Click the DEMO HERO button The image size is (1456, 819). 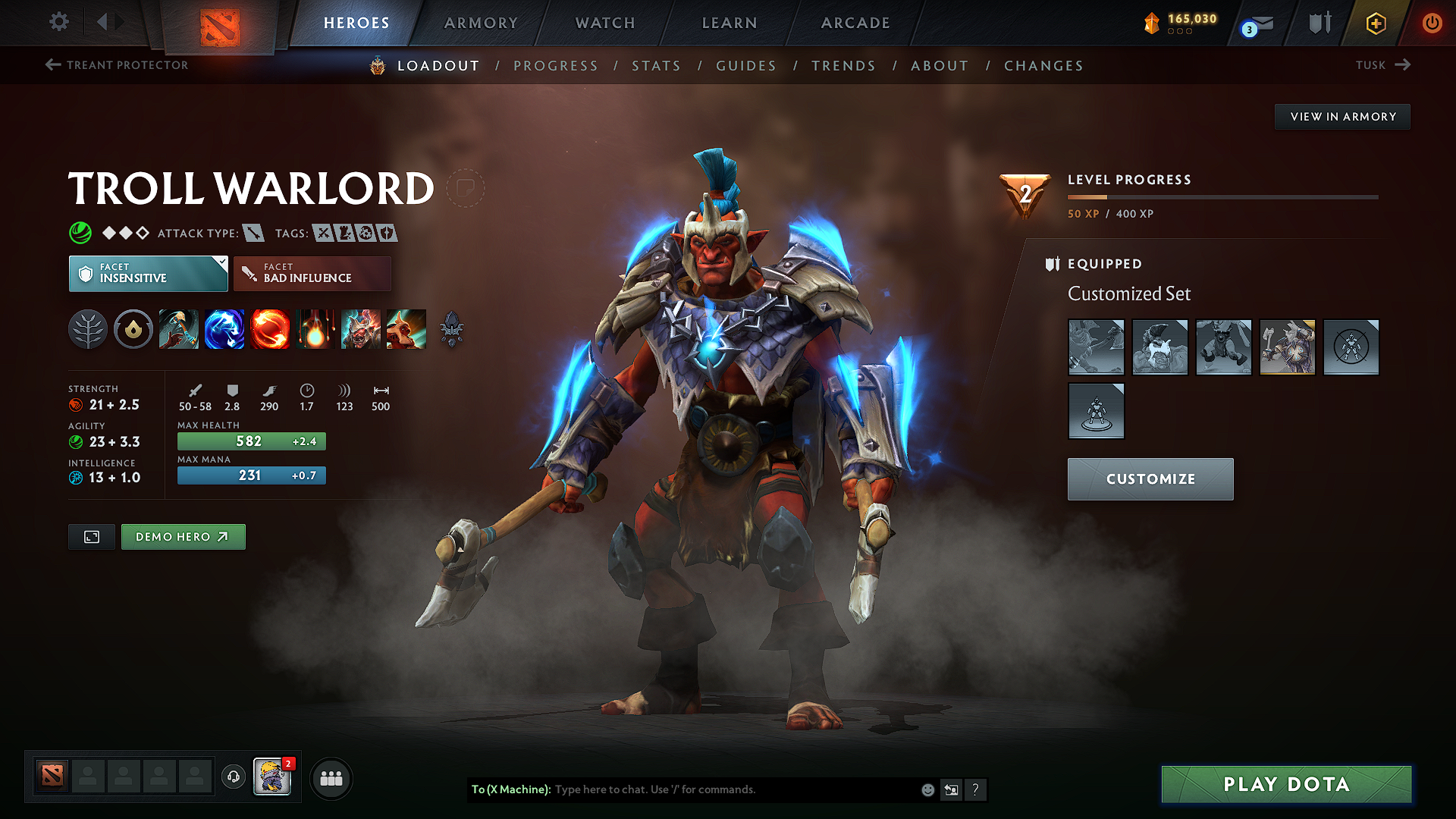click(x=183, y=536)
